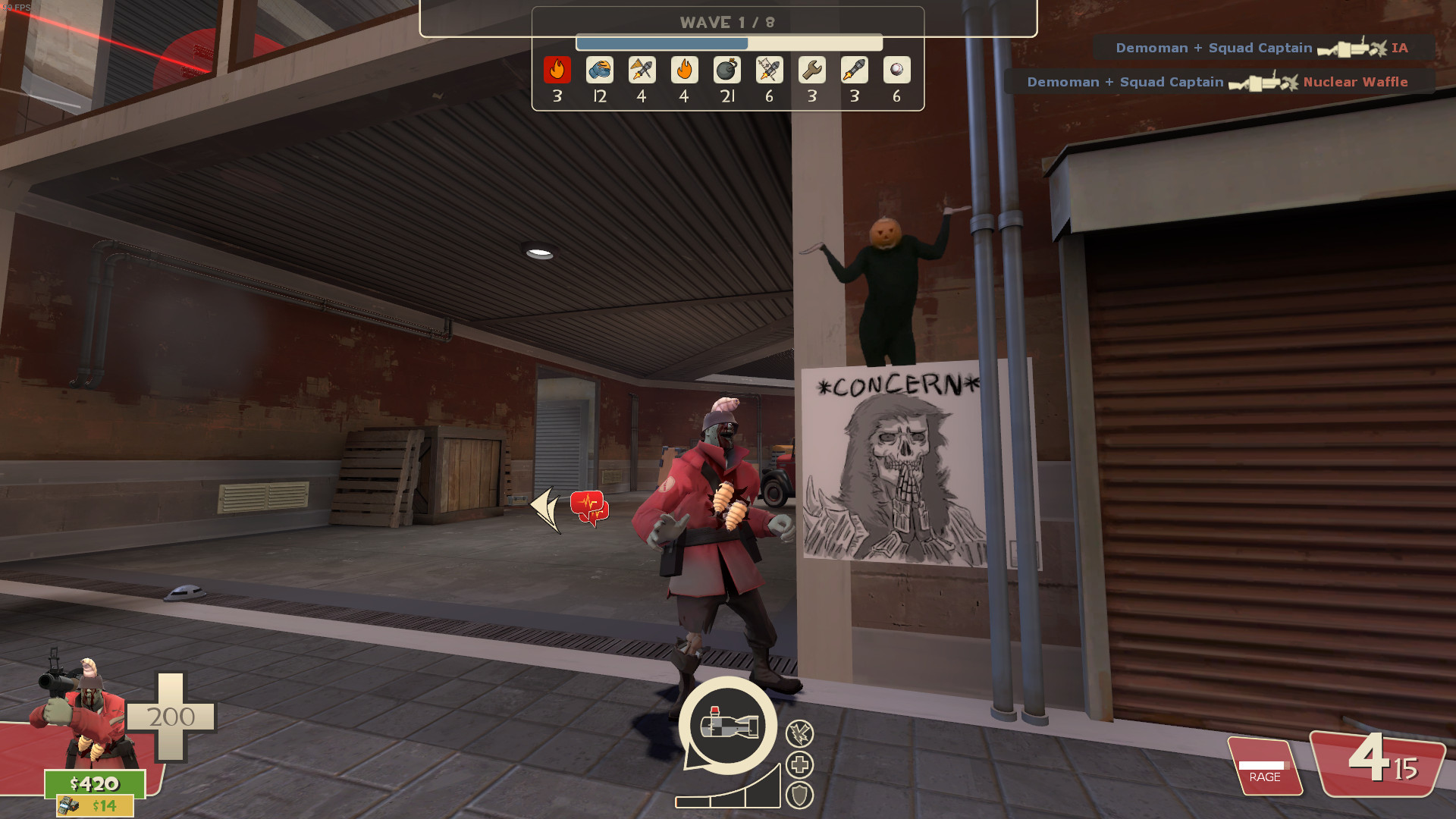Viewport: 1456px width, 819px height.
Task: Click the Nuclear Waffle kill feed entry
Action: (1219, 82)
